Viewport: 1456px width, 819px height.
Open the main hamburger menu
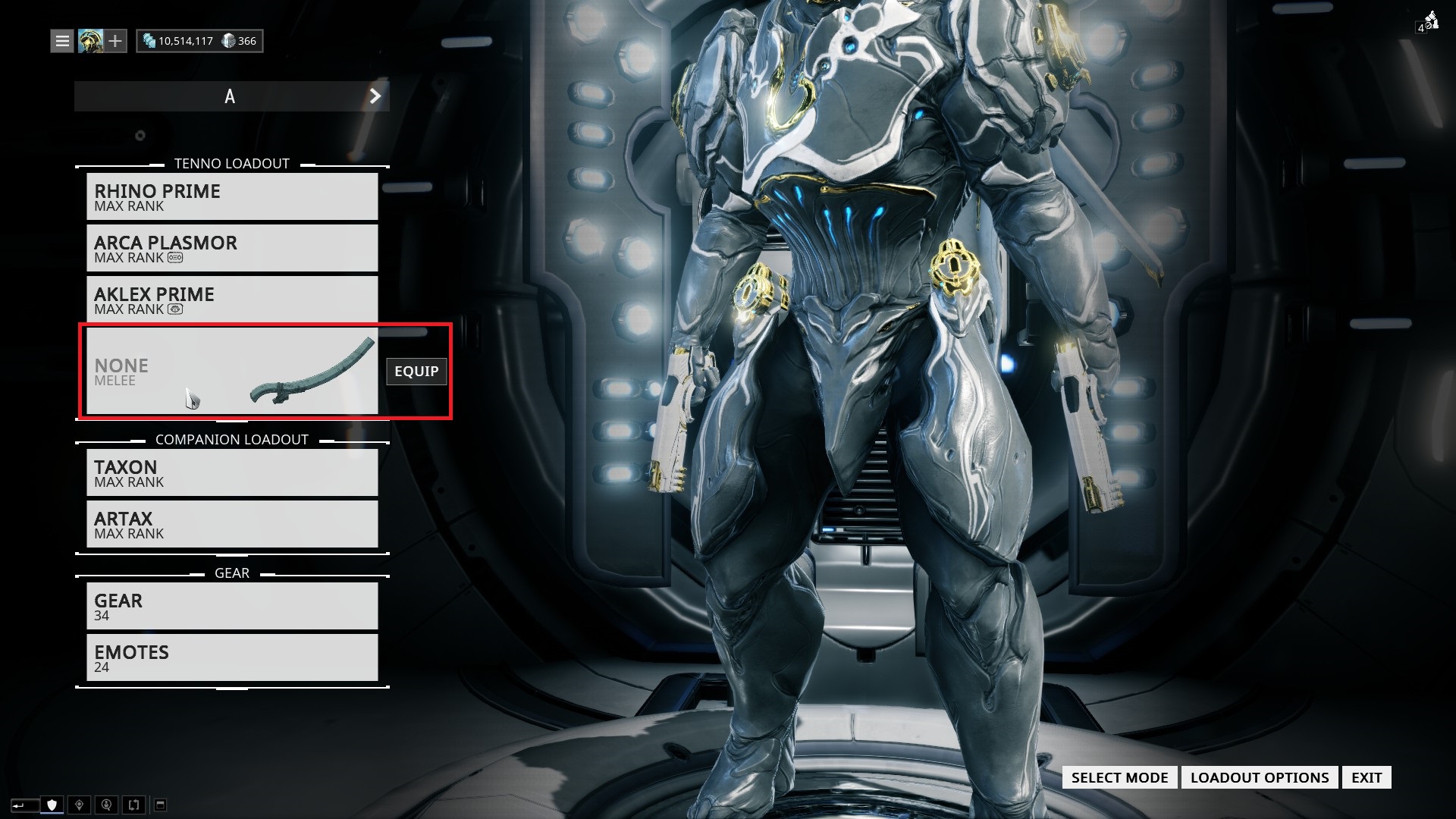pos(61,41)
